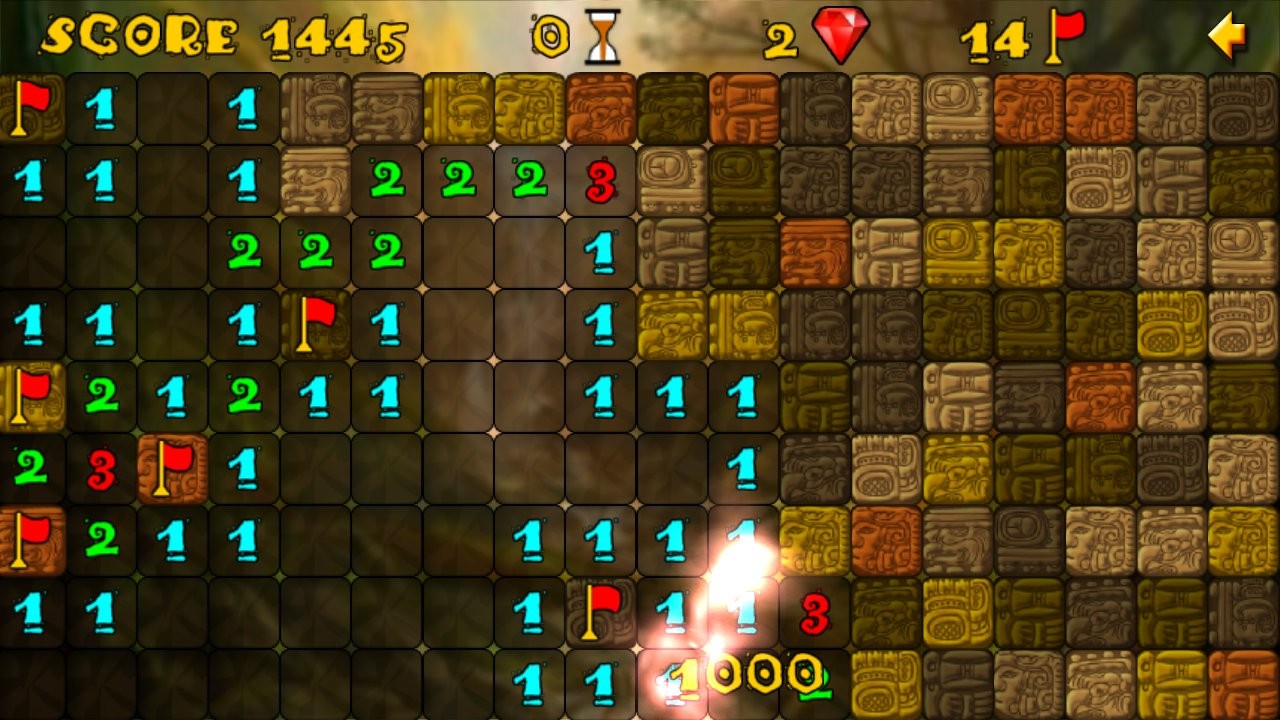Pick the flagged tile between red 3 and cyan 1
The image size is (1280, 720).
coord(172,468)
